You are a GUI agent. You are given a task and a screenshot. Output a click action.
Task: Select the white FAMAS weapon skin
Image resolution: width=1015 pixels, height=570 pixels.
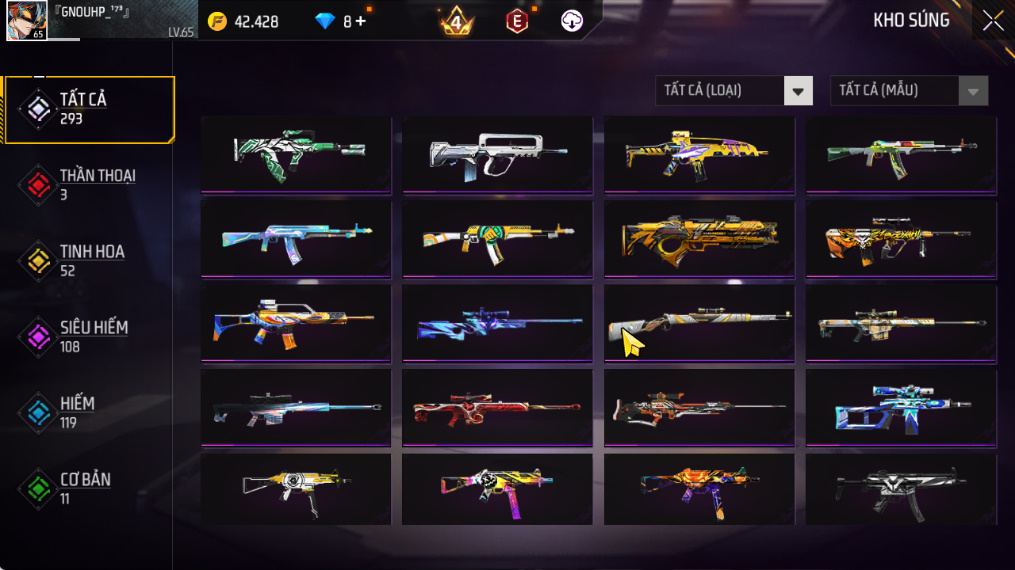(497, 152)
